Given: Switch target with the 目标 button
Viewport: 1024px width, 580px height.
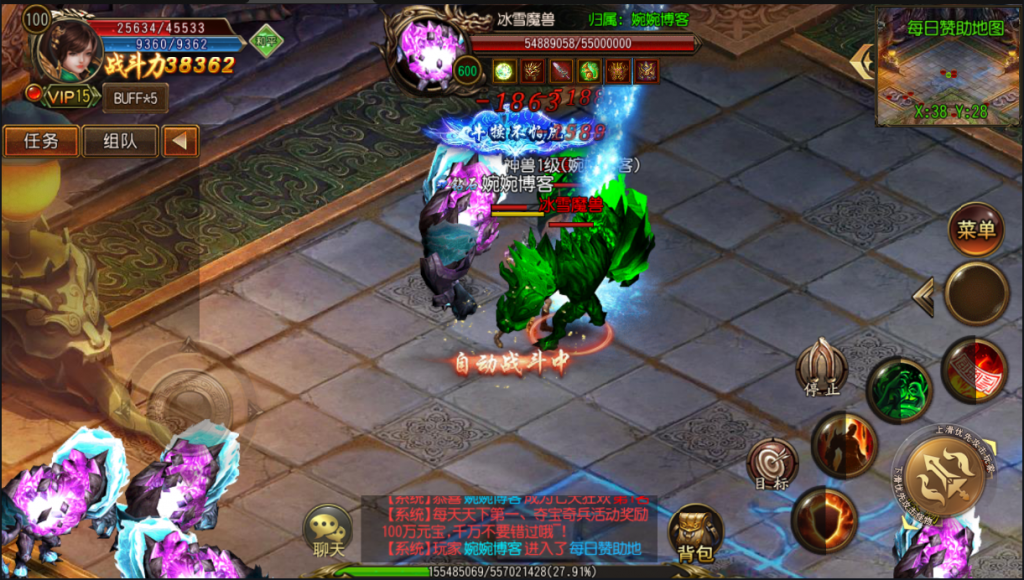Looking at the screenshot, I should pos(772,465).
